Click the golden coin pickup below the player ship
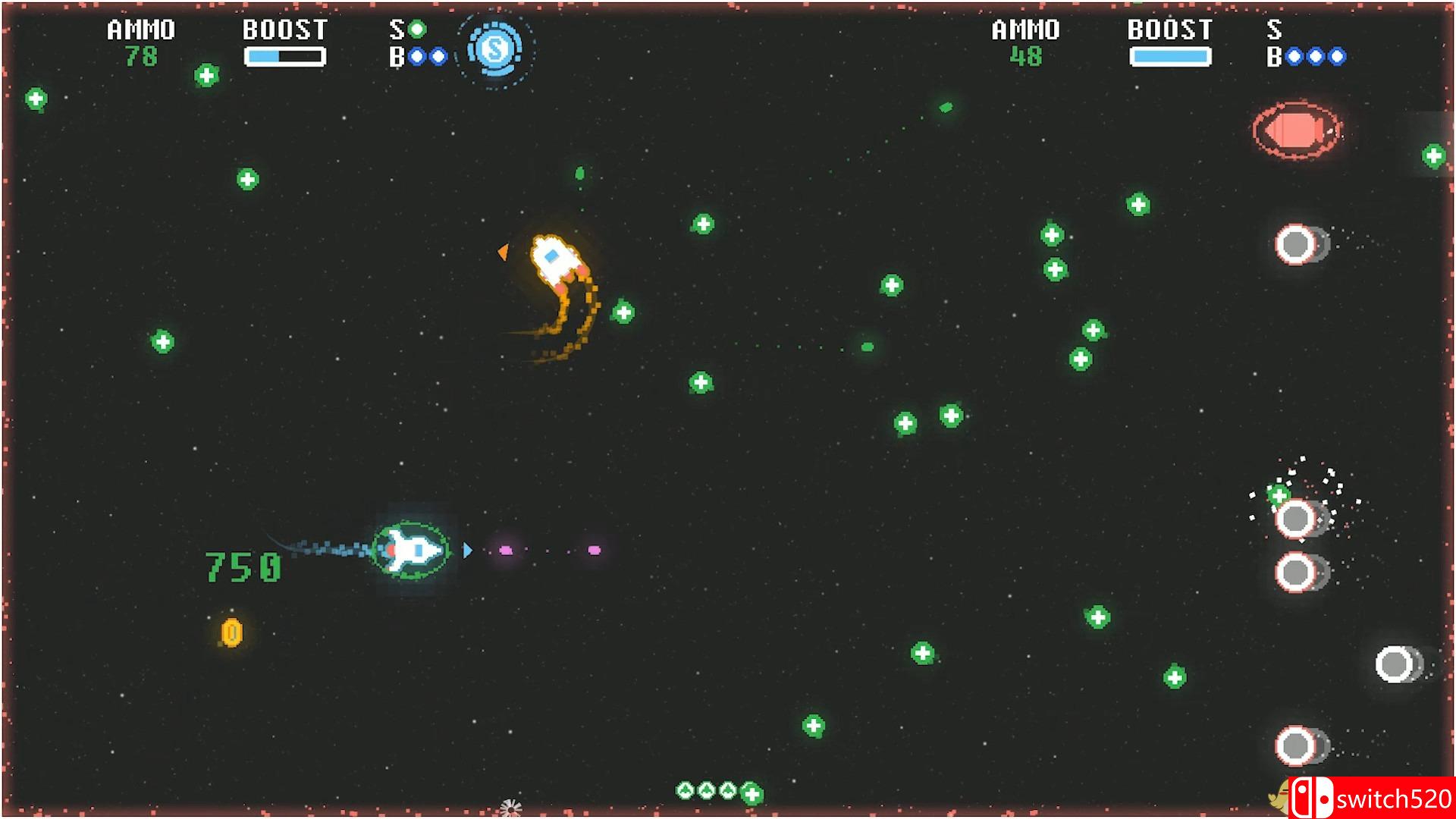The image size is (1456, 819). [x=230, y=630]
